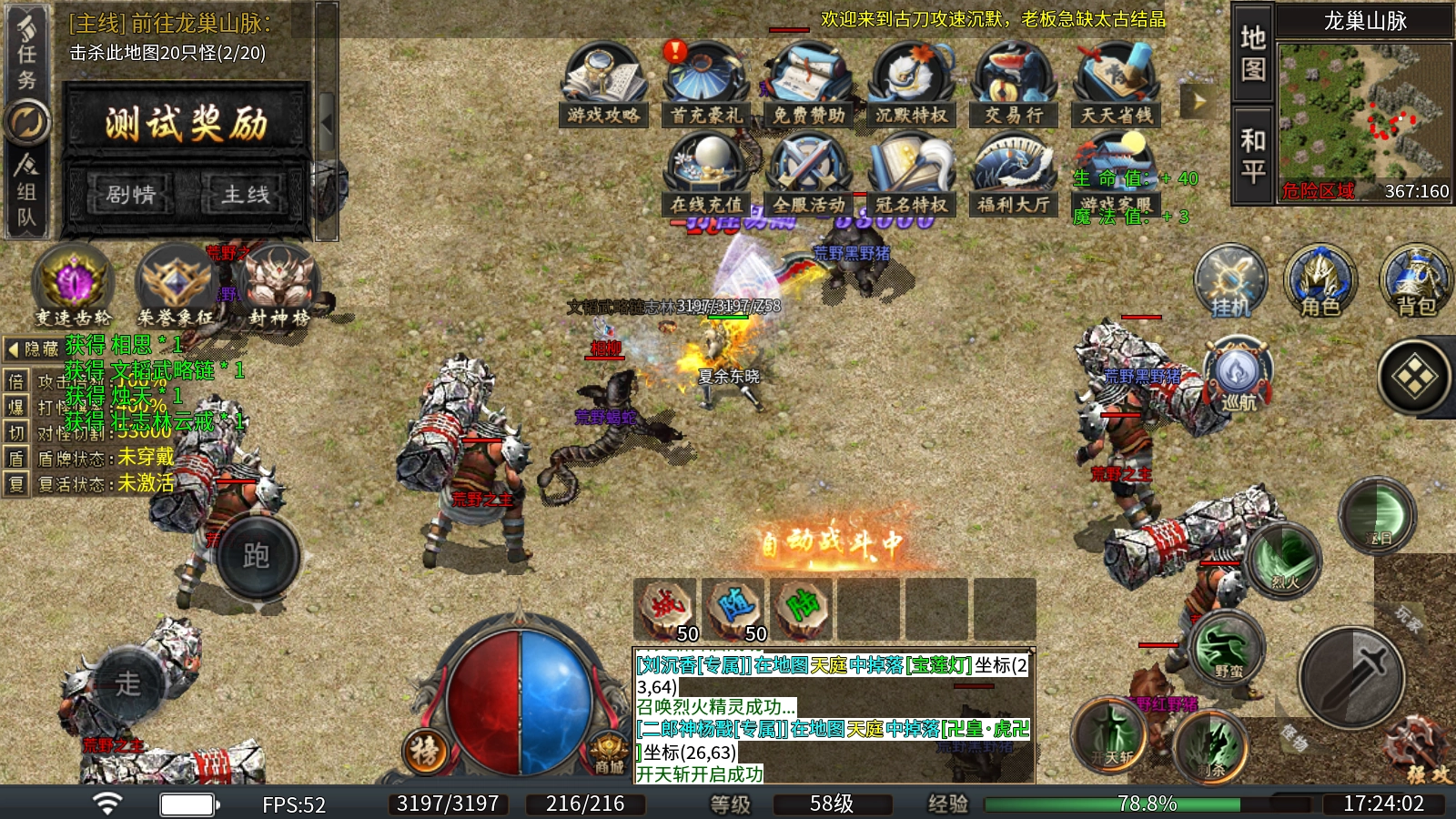The height and width of the screenshot is (819, 1456).
Task: Open the 角色 character sheet
Action: click(1320, 282)
